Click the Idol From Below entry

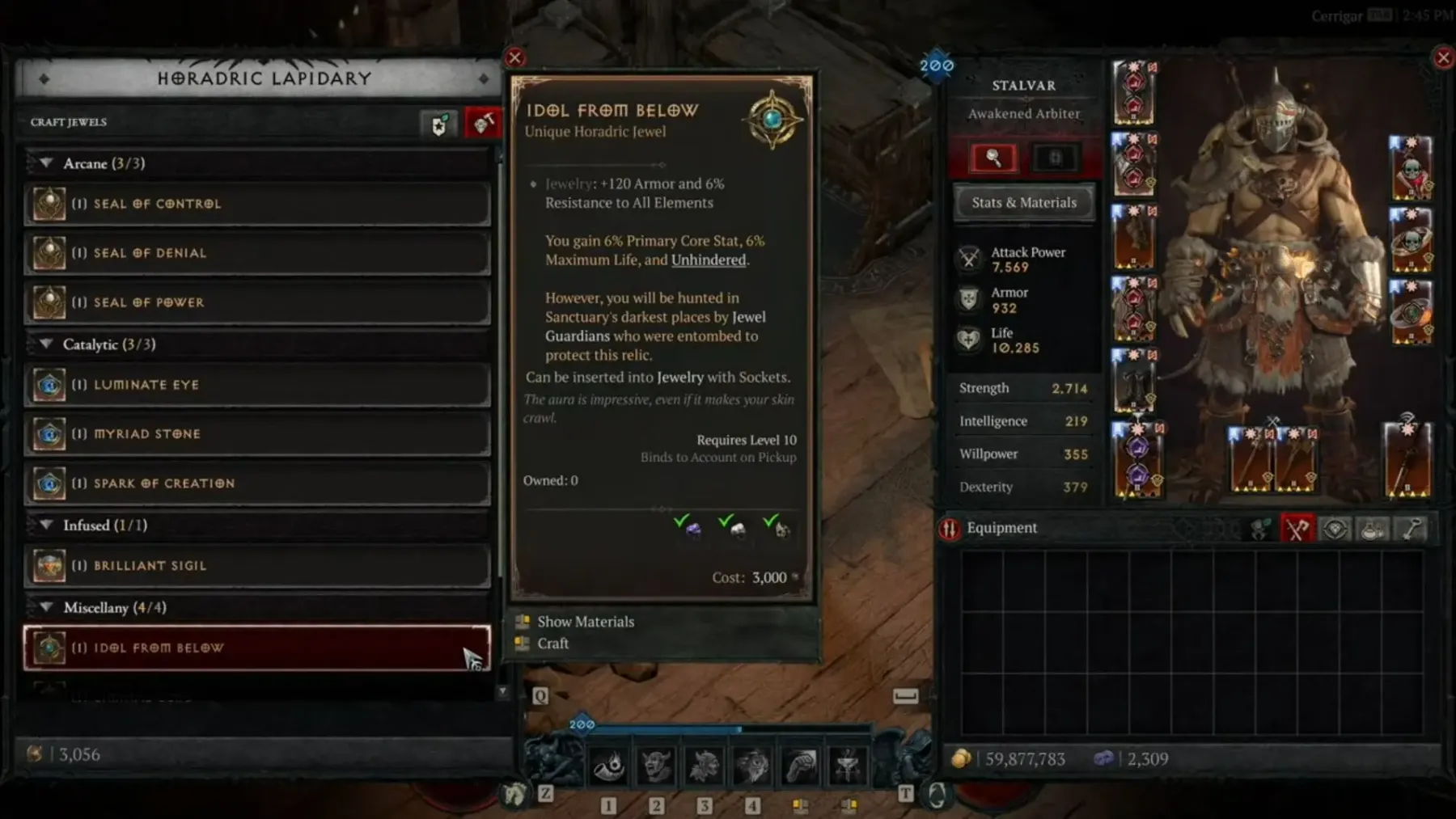click(257, 648)
